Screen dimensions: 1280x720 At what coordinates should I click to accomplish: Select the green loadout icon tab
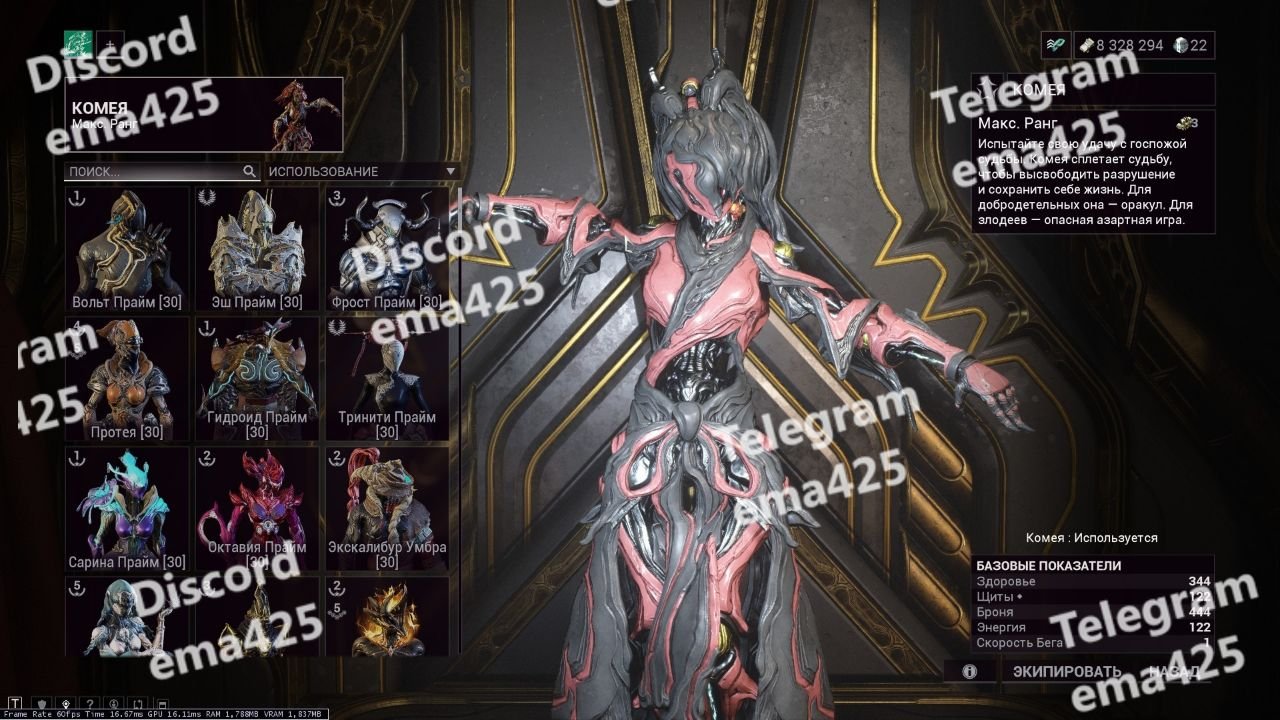point(78,44)
